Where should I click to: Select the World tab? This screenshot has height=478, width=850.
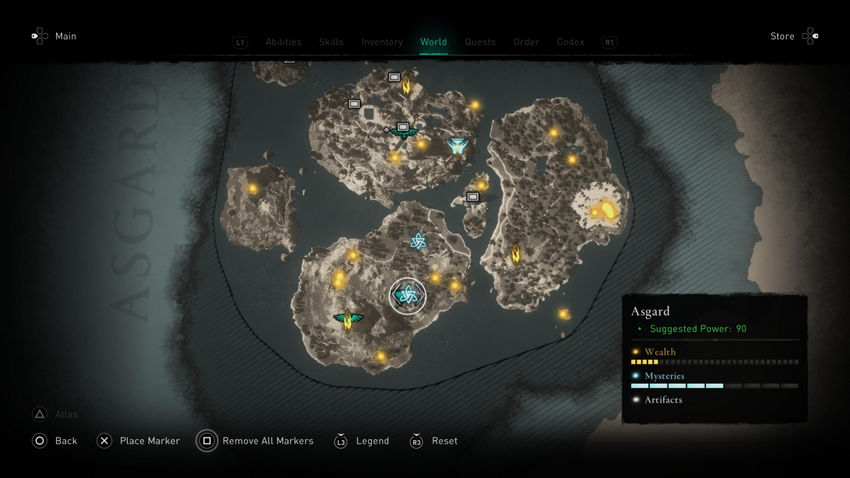[433, 42]
